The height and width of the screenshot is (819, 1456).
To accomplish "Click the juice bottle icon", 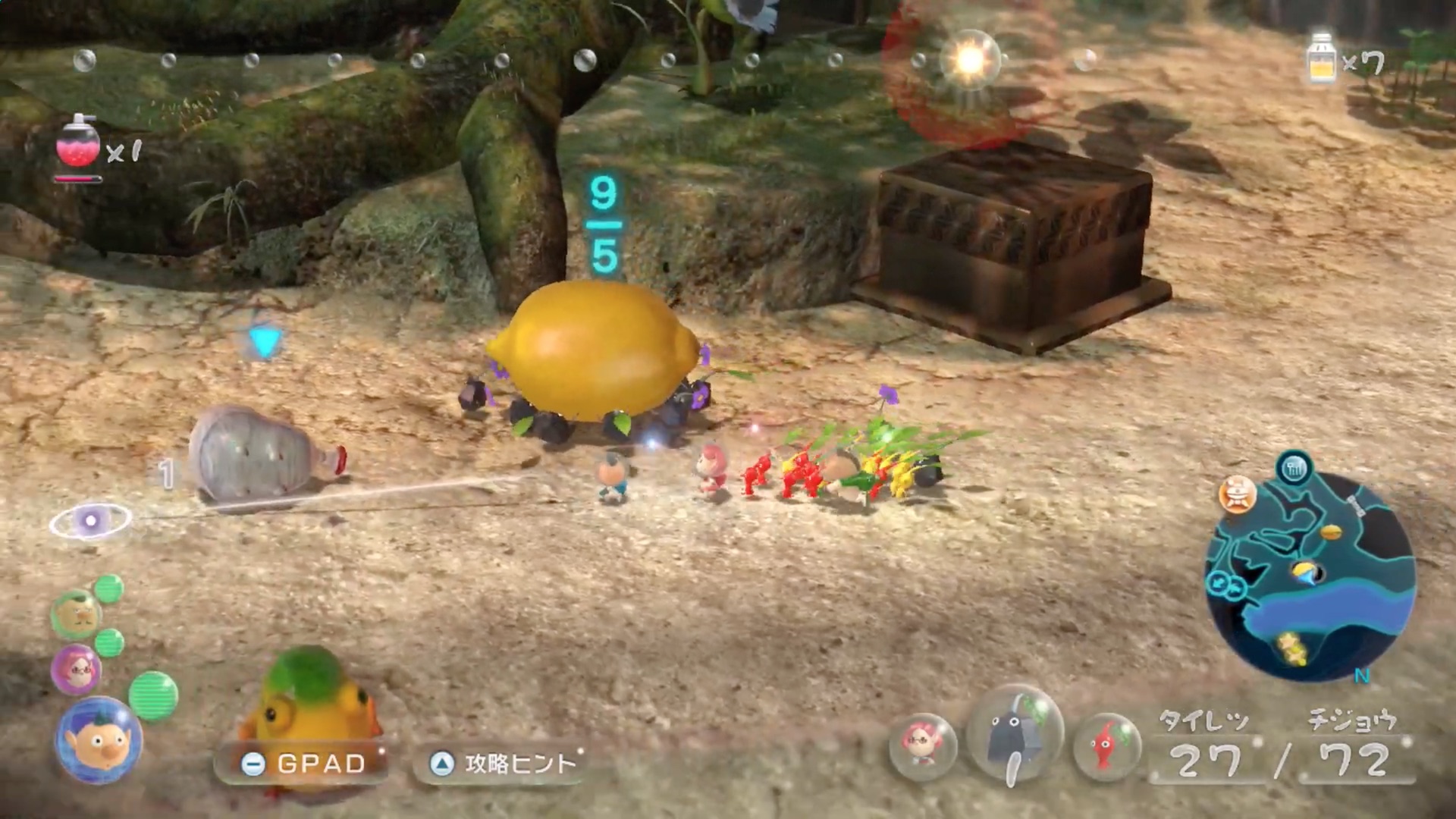I will coord(1322,58).
